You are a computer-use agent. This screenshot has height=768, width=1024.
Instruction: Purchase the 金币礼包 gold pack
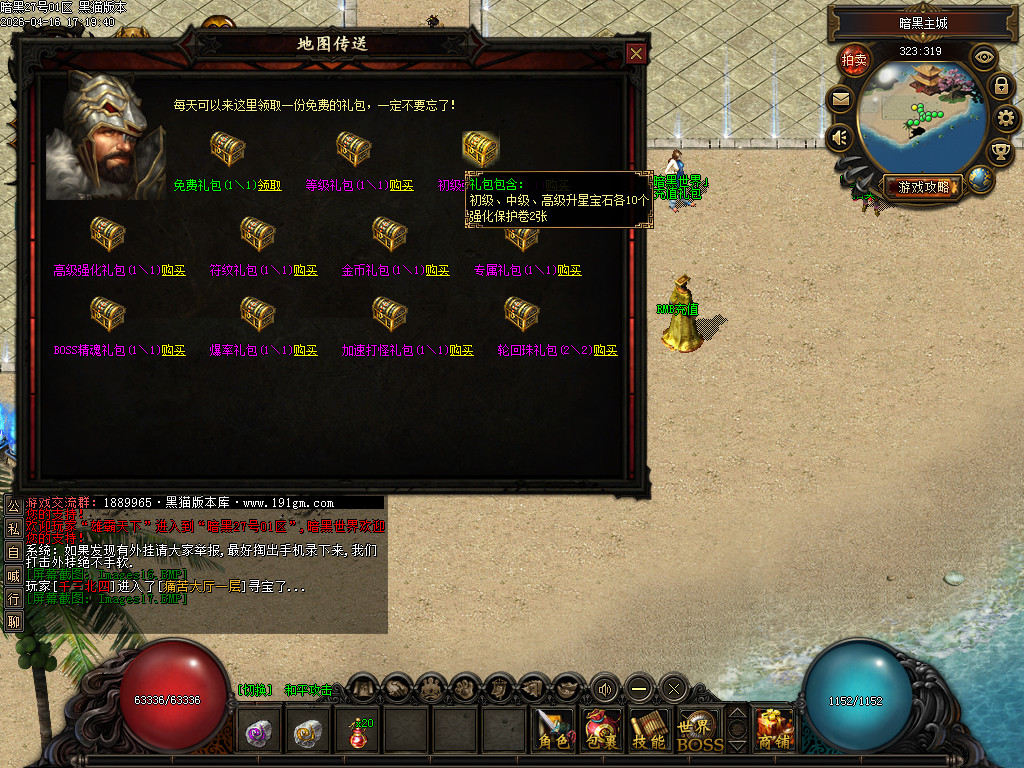point(437,270)
